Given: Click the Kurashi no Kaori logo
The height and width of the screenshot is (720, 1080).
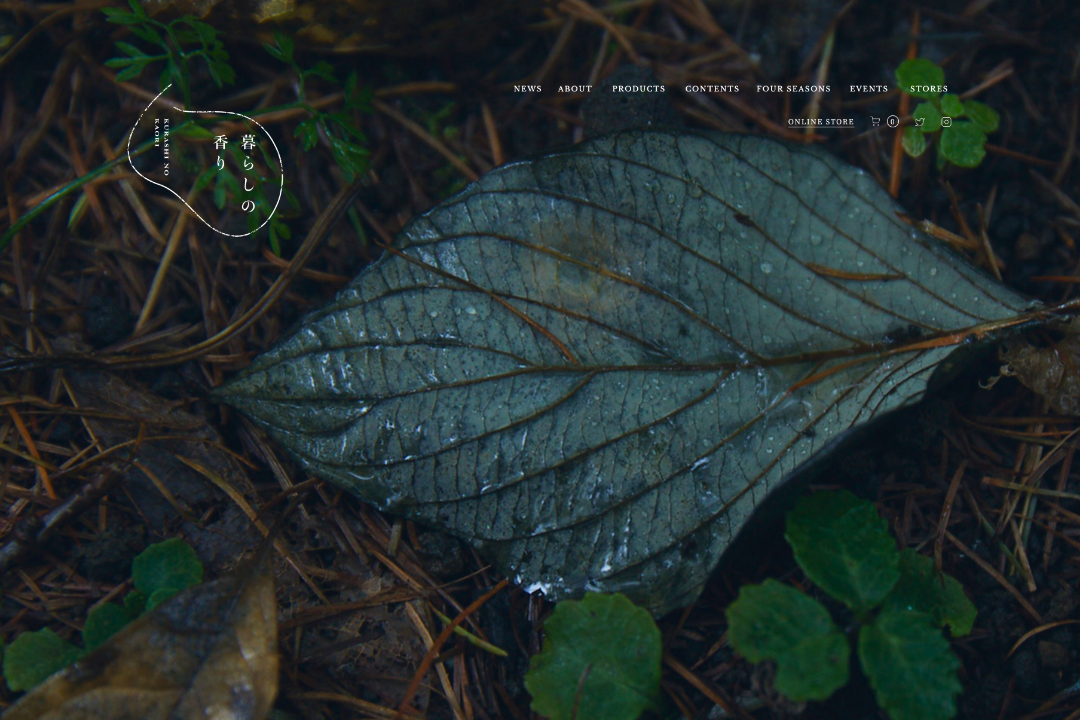Looking at the screenshot, I should click(x=206, y=162).
